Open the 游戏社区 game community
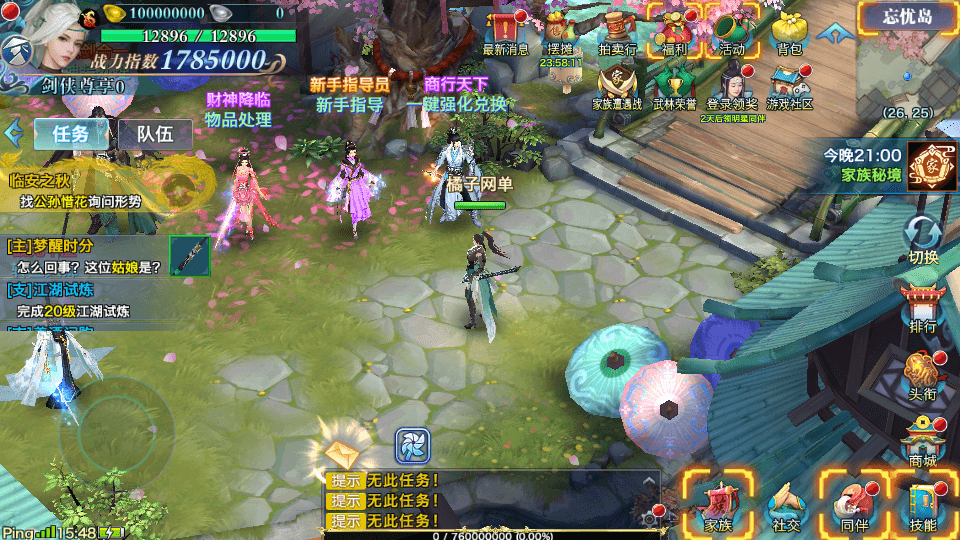960x540 pixels. (789, 86)
